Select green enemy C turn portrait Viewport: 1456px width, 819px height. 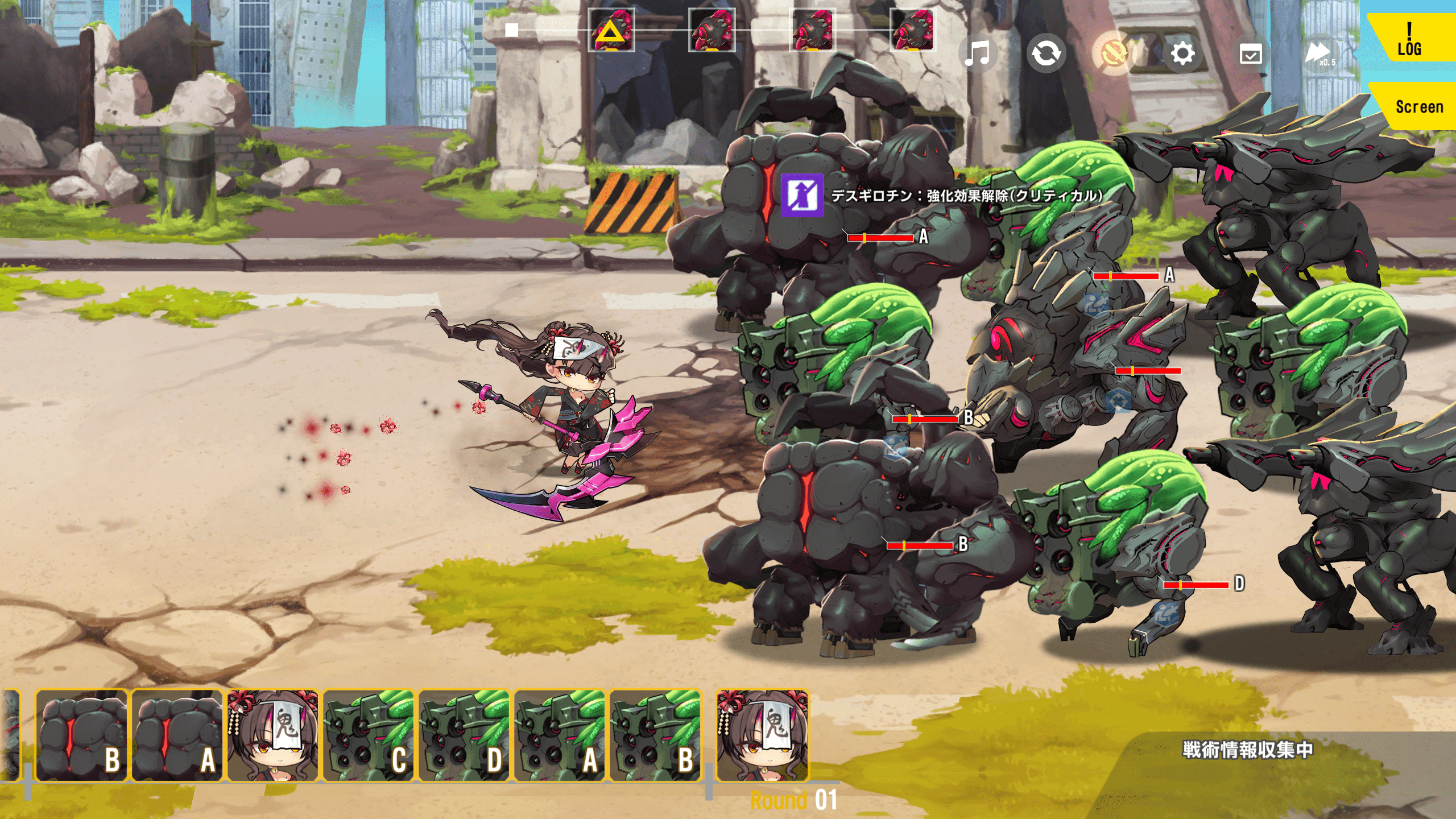[369, 736]
